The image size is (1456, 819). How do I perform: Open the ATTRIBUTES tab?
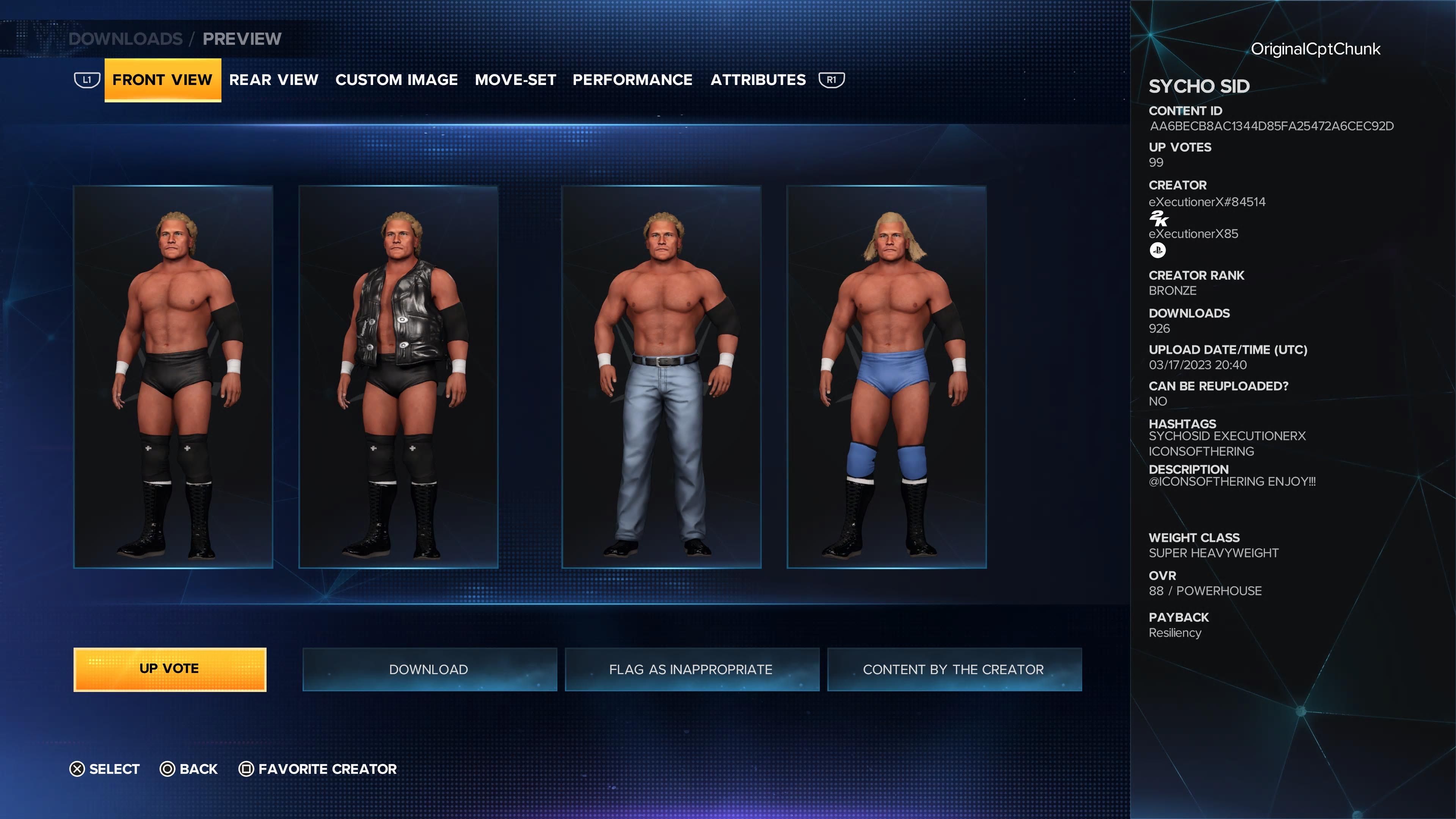pyautogui.click(x=758, y=80)
